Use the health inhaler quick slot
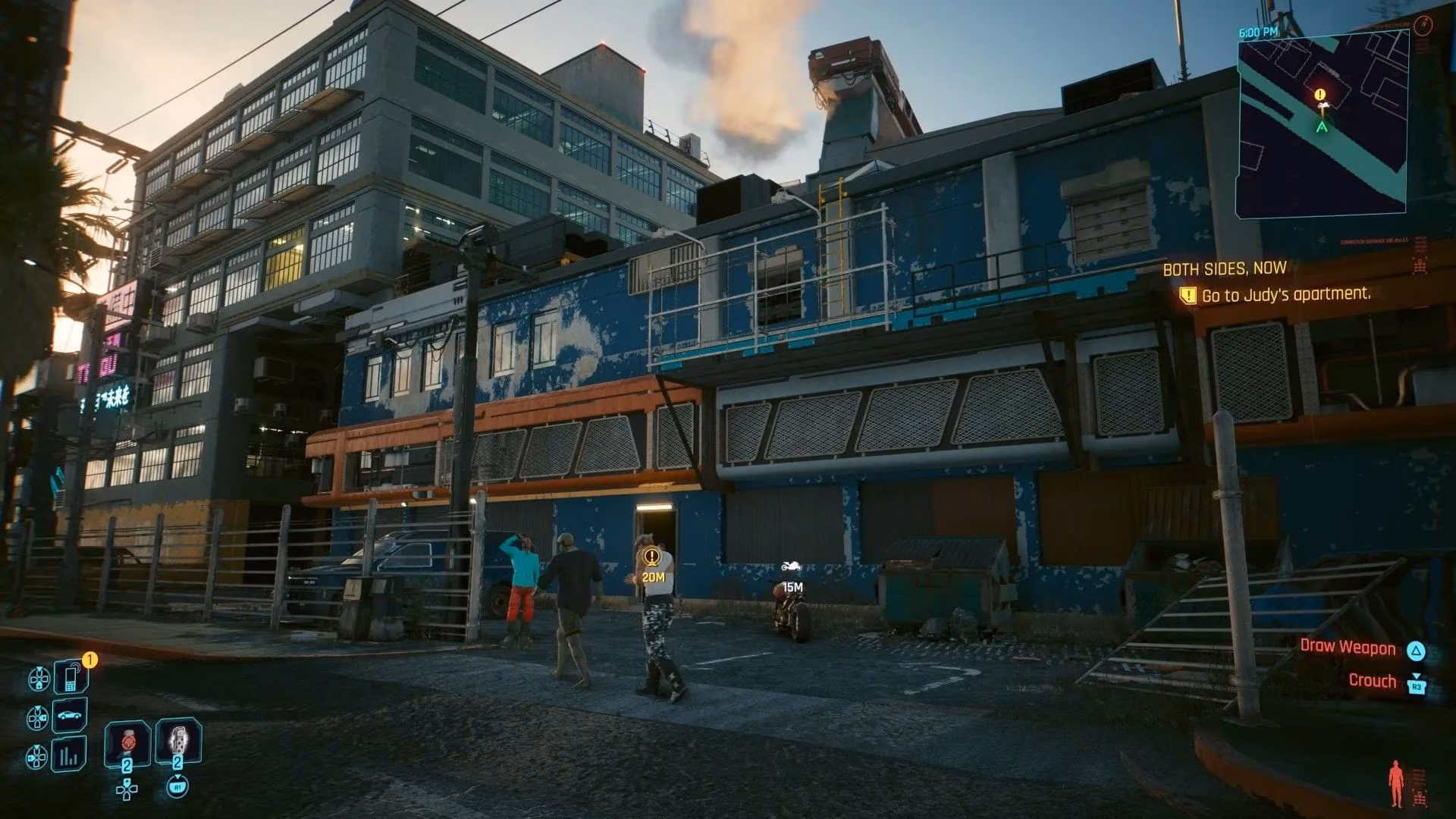This screenshot has height=819, width=1456. click(127, 742)
